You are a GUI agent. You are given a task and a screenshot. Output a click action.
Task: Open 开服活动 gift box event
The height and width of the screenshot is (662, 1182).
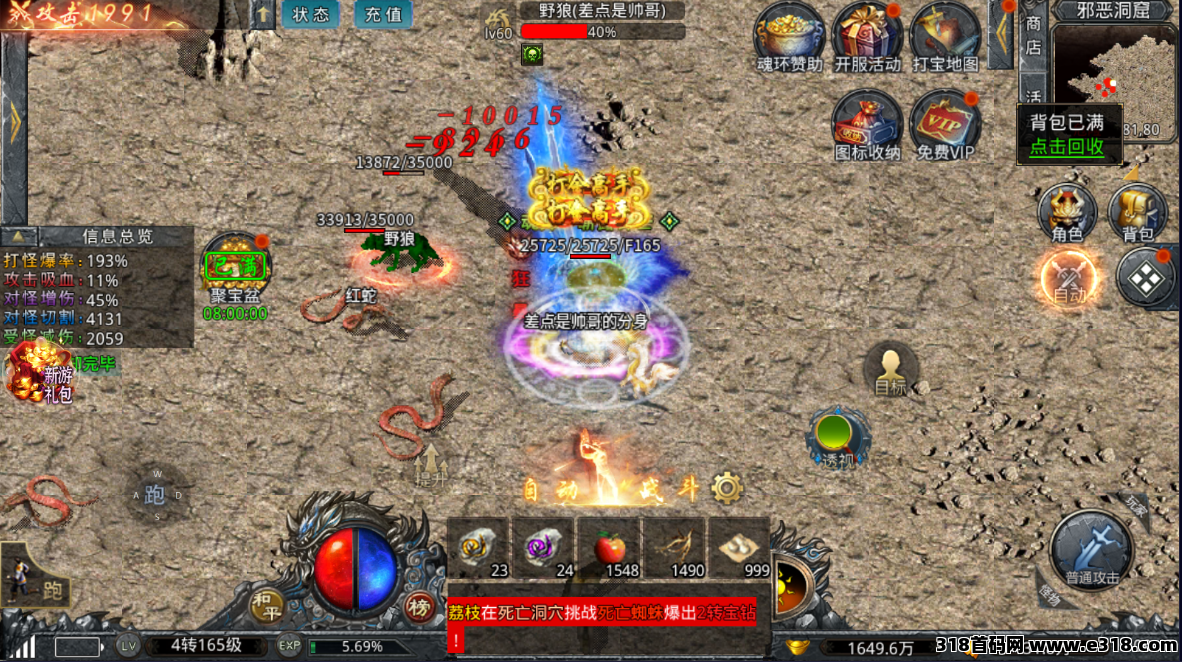[x=866, y=38]
